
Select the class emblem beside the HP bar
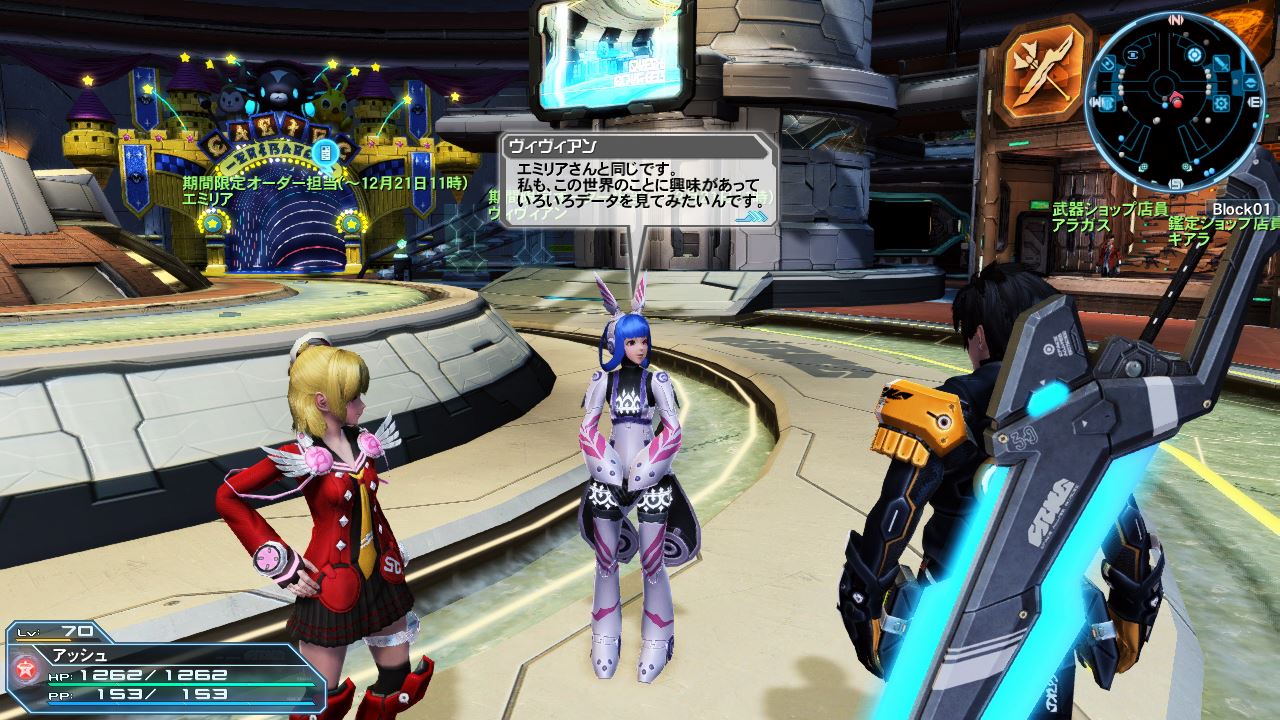click(x=27, y=669)
